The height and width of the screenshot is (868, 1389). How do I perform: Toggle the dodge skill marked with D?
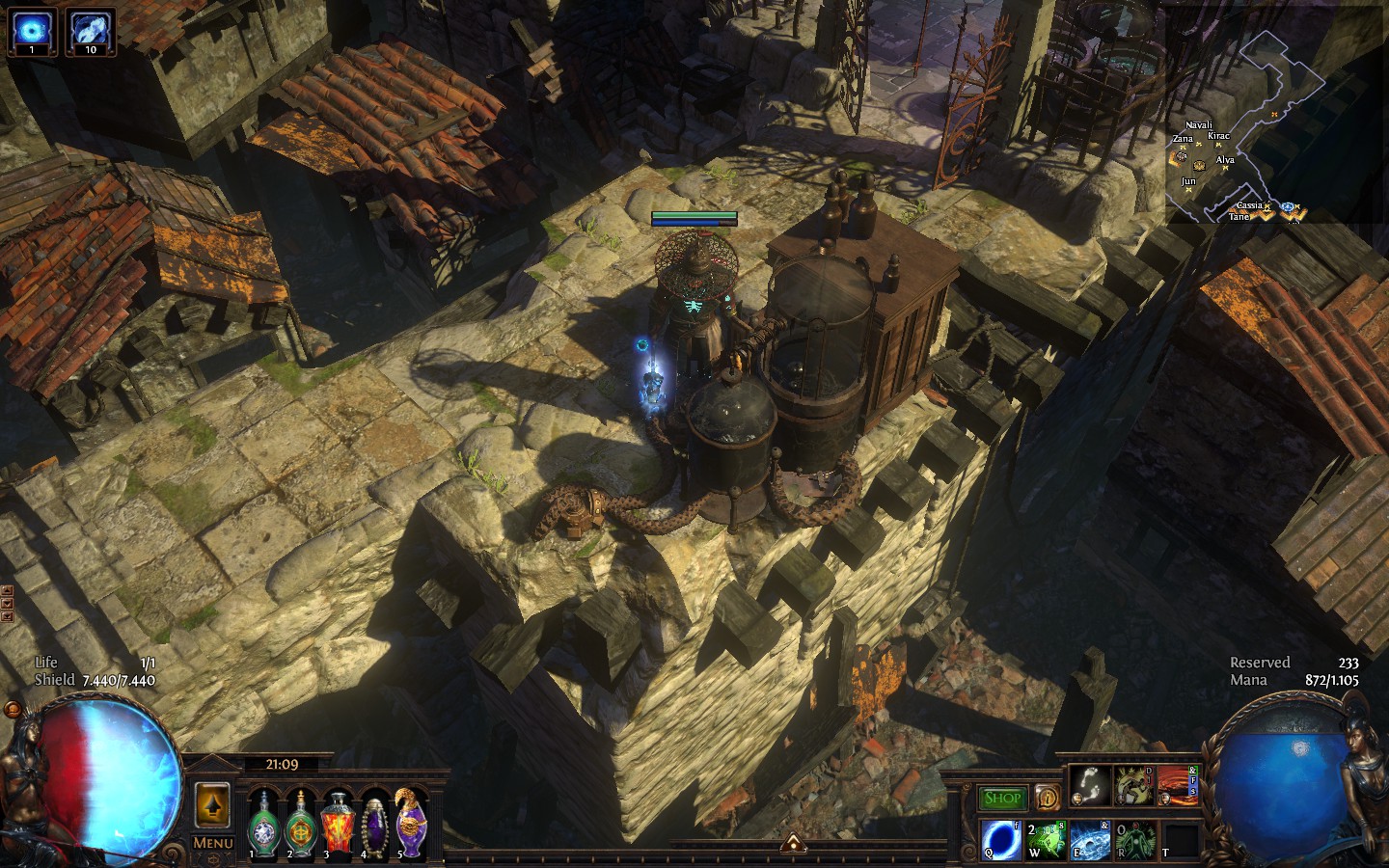pyautogui.click(x=1133, y=786)
